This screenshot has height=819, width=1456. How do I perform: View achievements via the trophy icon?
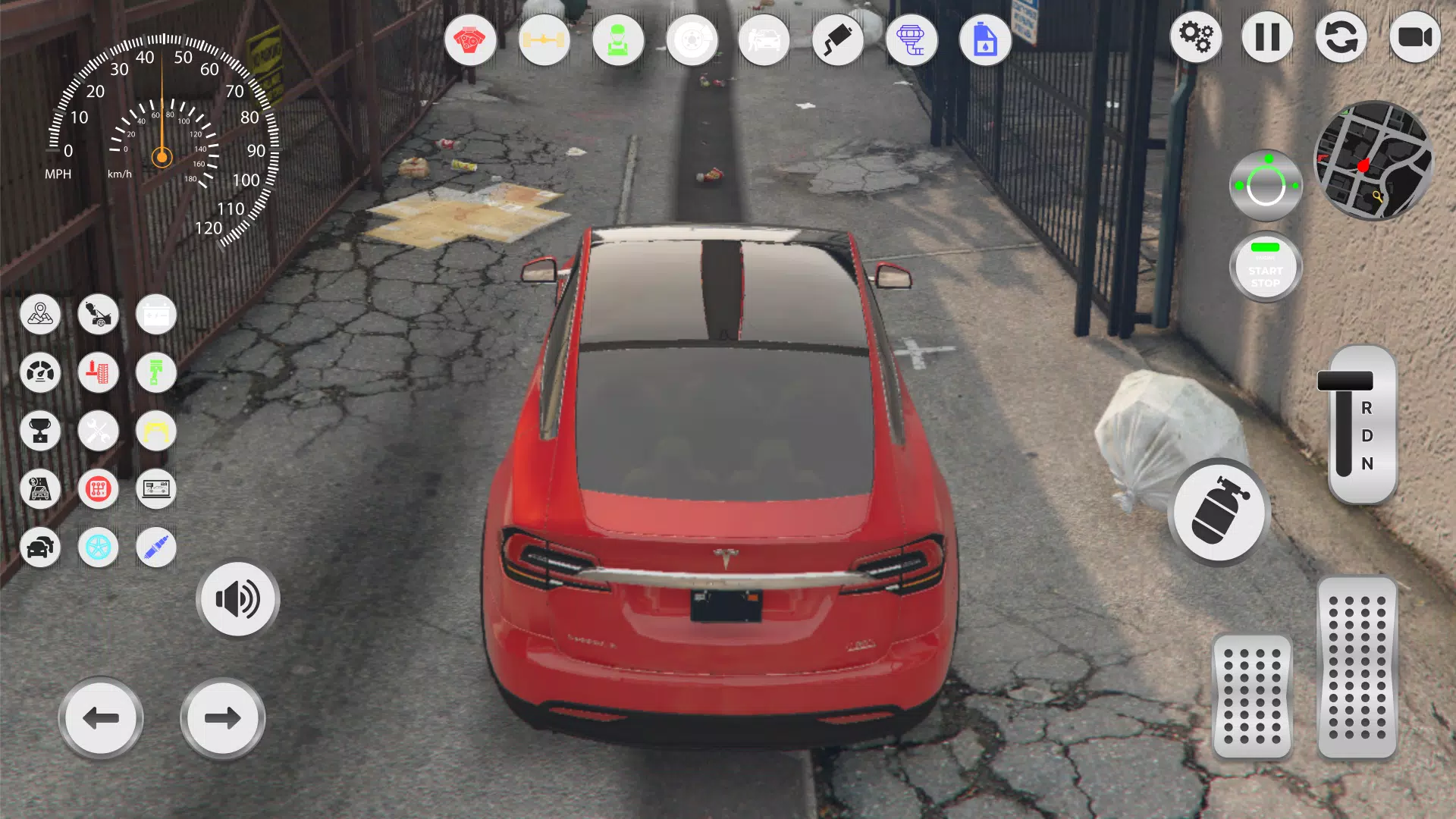coord(41,431)
